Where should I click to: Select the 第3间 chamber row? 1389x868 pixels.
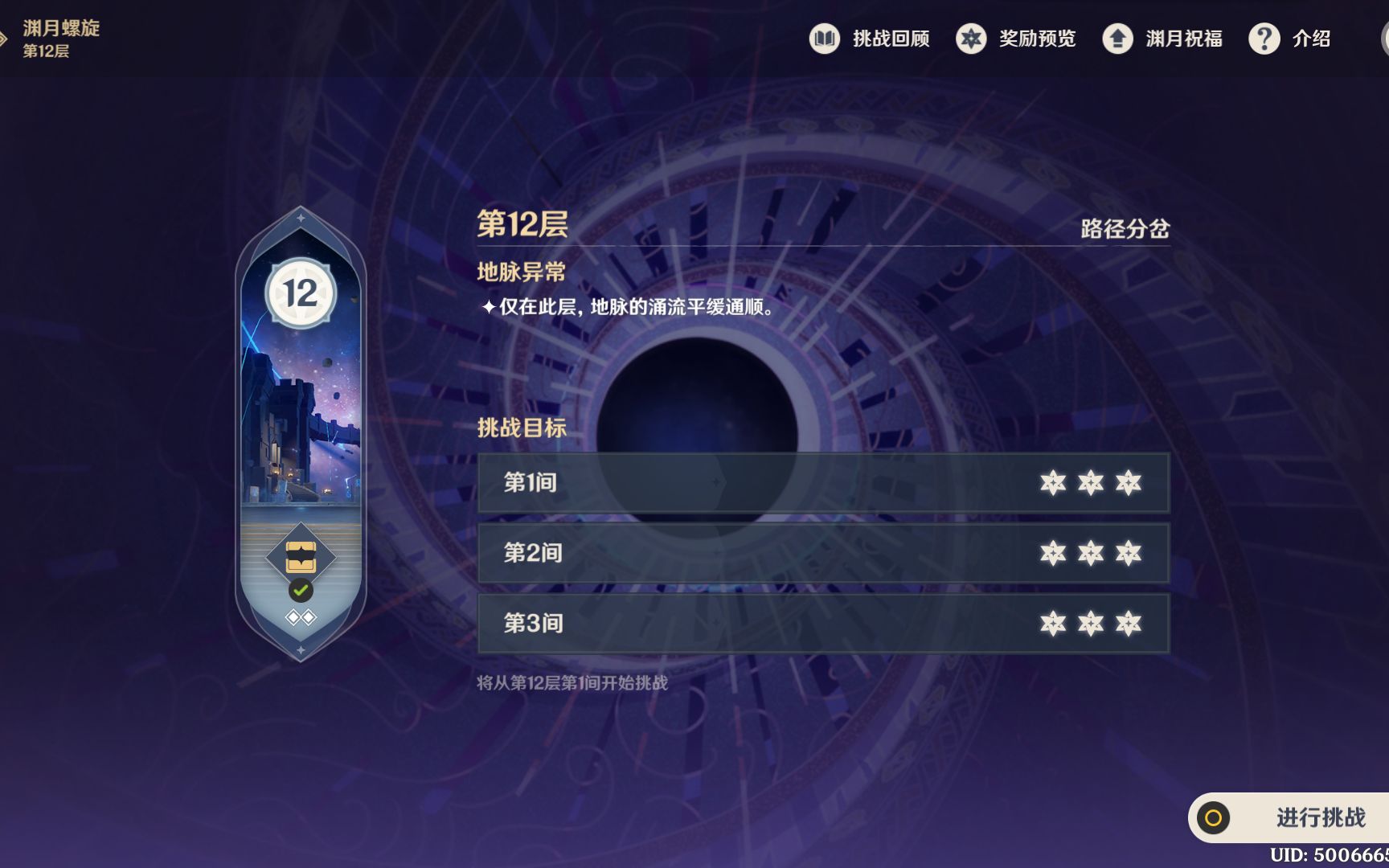point(823,624)
